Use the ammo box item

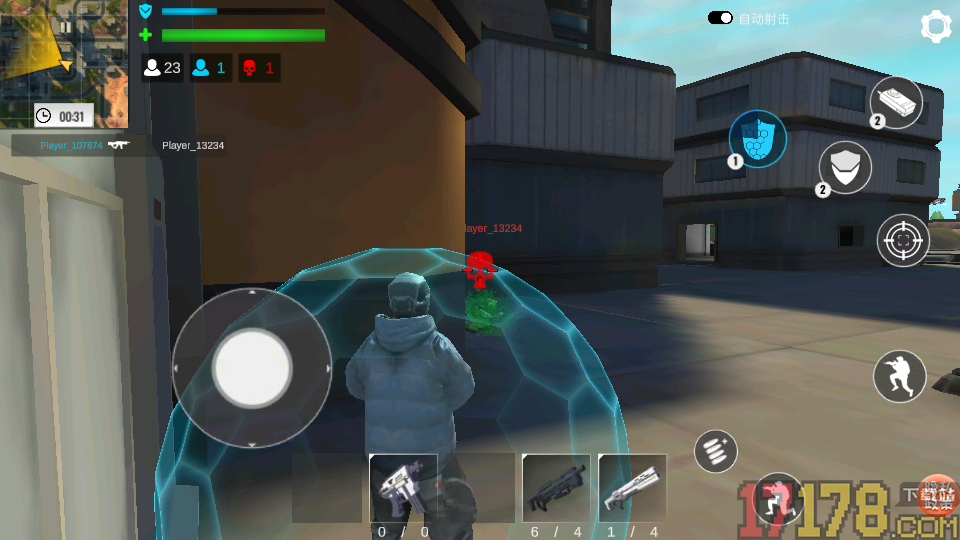pos(895,103)
